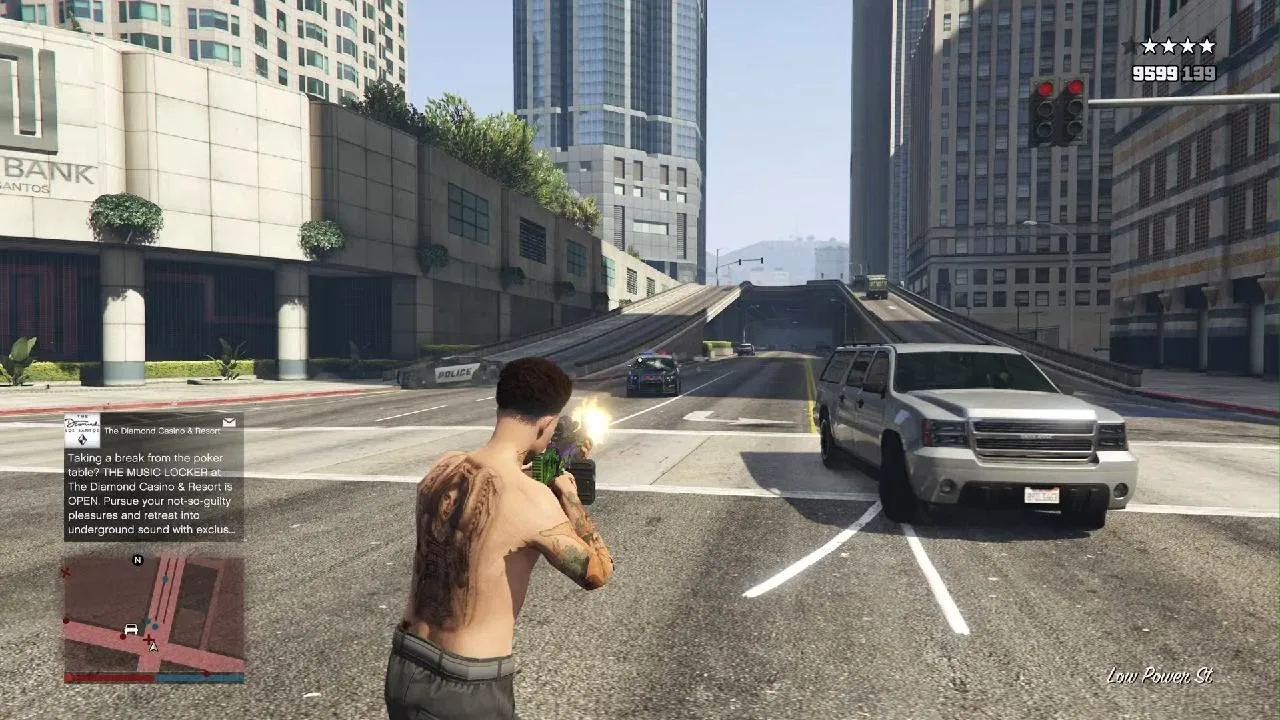Click the envelope icon on the notification
The height and width of the screenshot is (720, 1280).
click(229, 423)
